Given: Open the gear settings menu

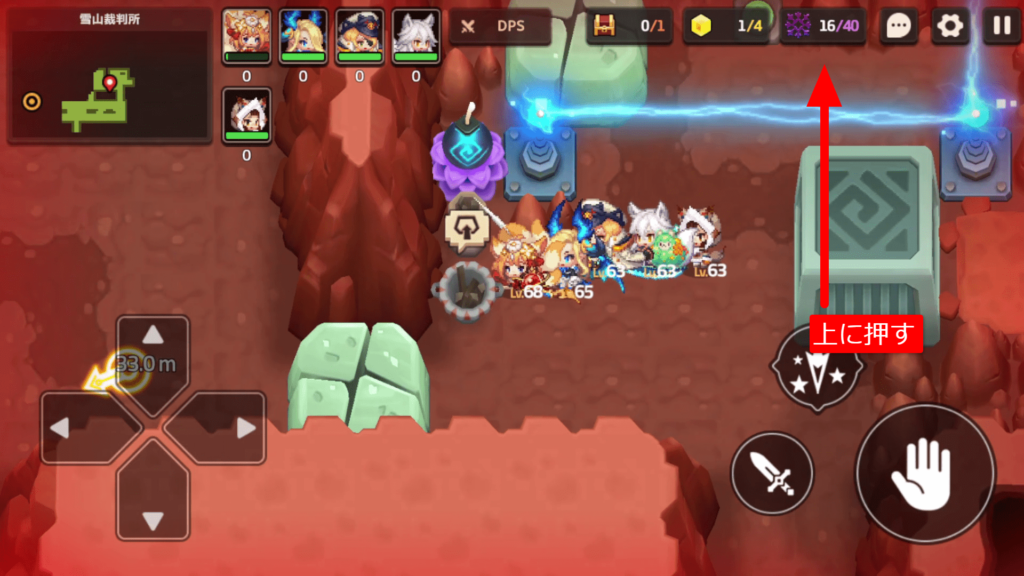Looking at the screenshot, I should pos(950,27).
